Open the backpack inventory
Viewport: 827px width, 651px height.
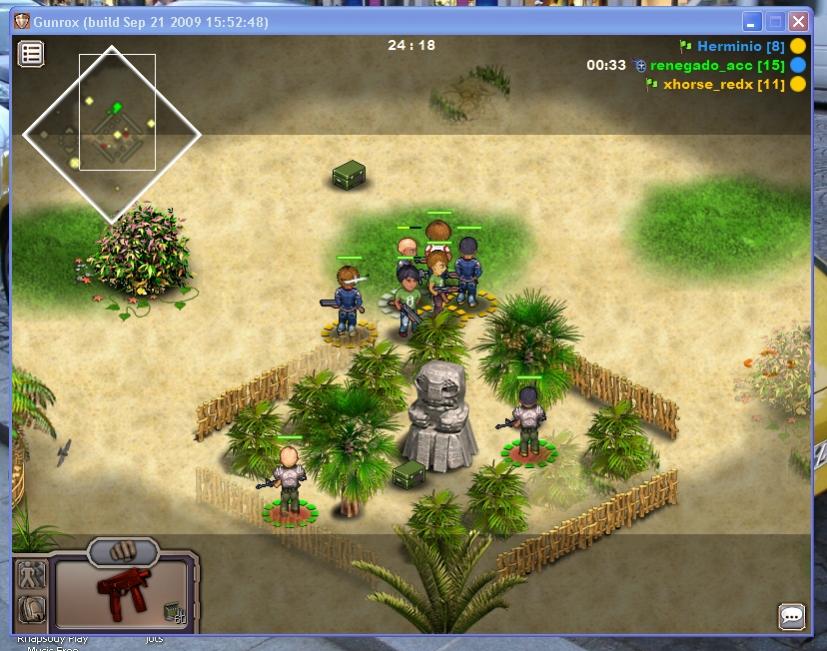pos(31,608)
